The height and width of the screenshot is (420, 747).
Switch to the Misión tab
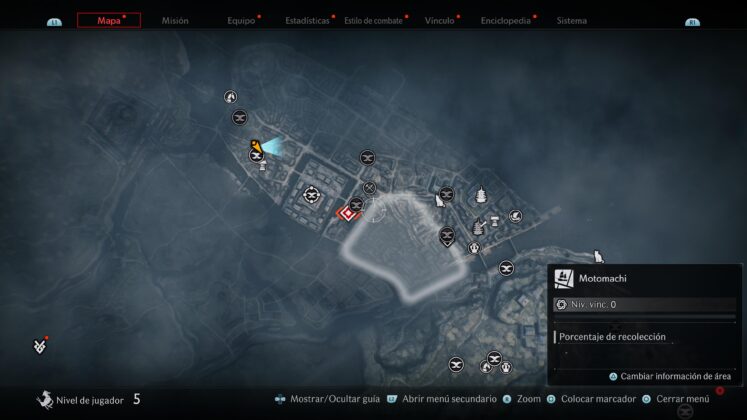tap(175, 20)
